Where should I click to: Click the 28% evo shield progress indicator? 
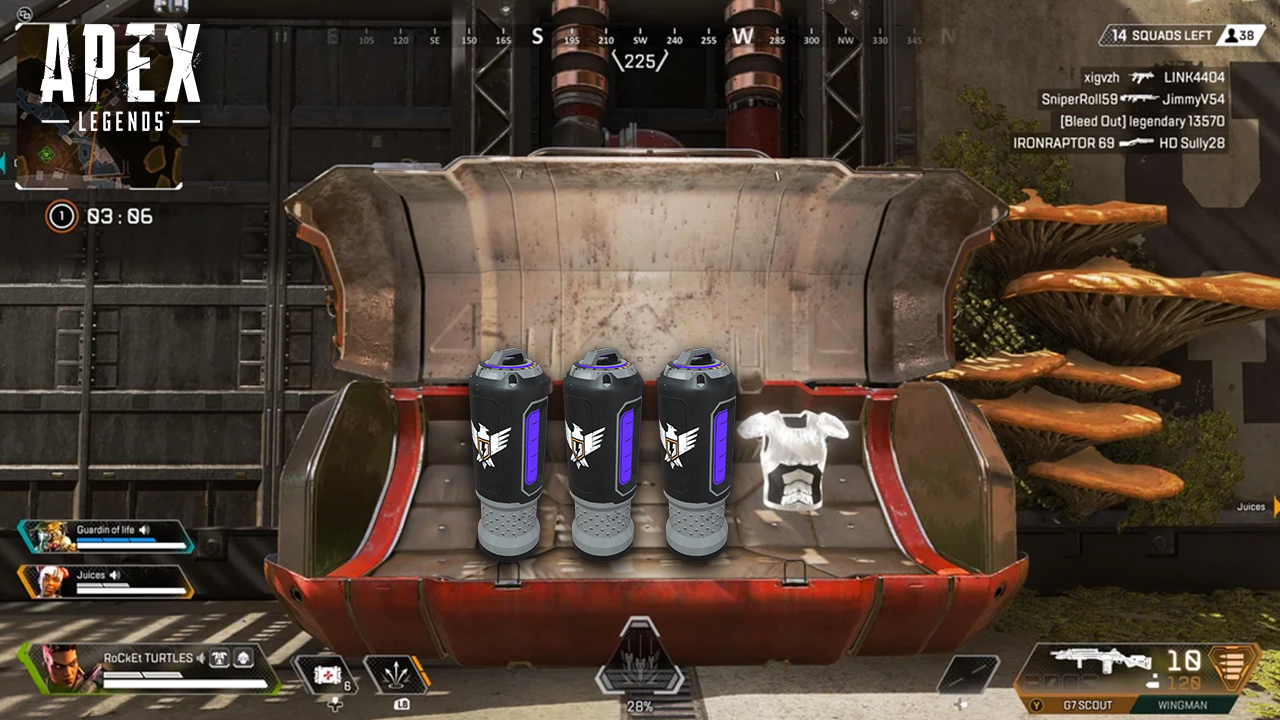[x=638, y=706]
